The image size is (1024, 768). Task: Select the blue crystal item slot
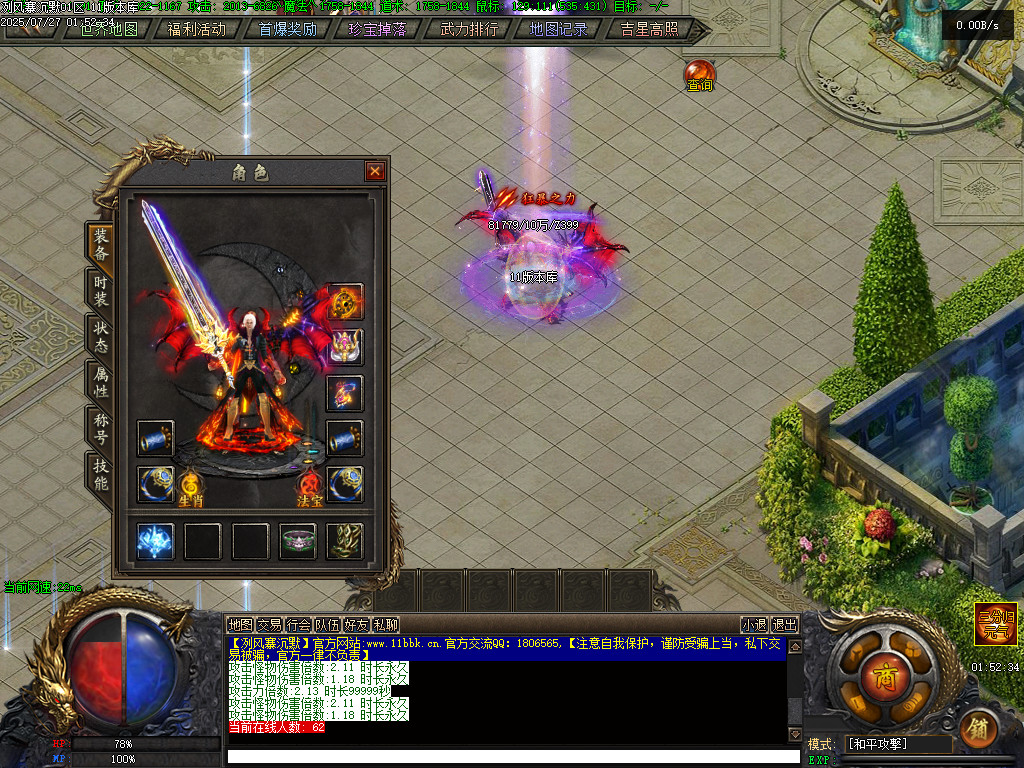pyautogui.click(x=155, y=541)
